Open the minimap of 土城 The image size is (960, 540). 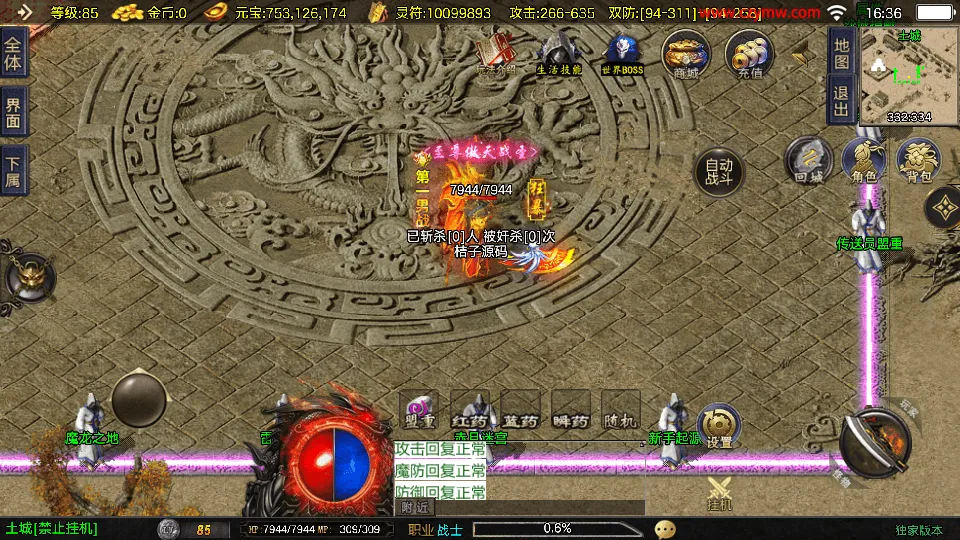pyautogui.click(x=908, y=76)
